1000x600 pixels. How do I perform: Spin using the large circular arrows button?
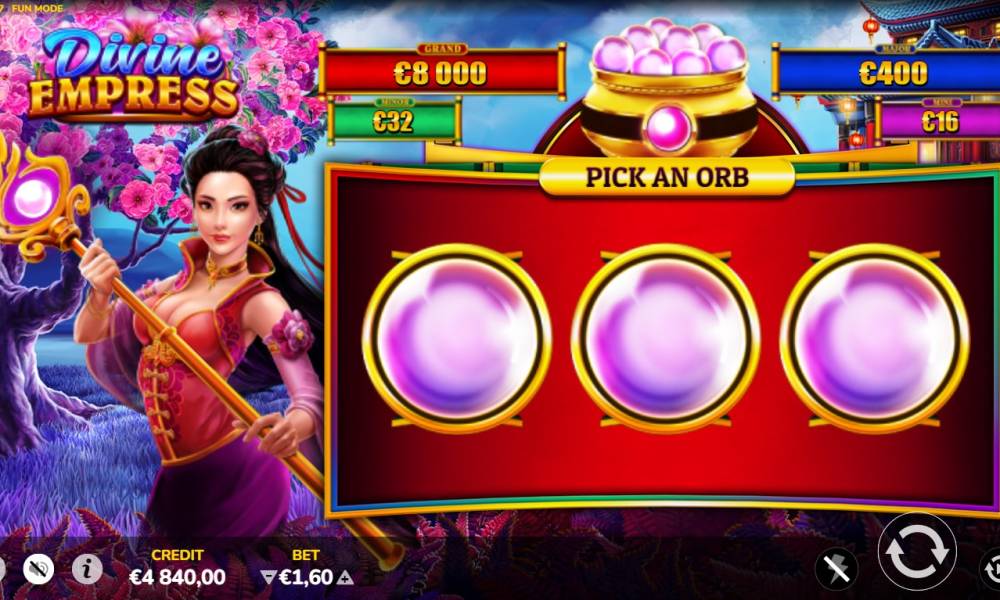click(916, 552)
